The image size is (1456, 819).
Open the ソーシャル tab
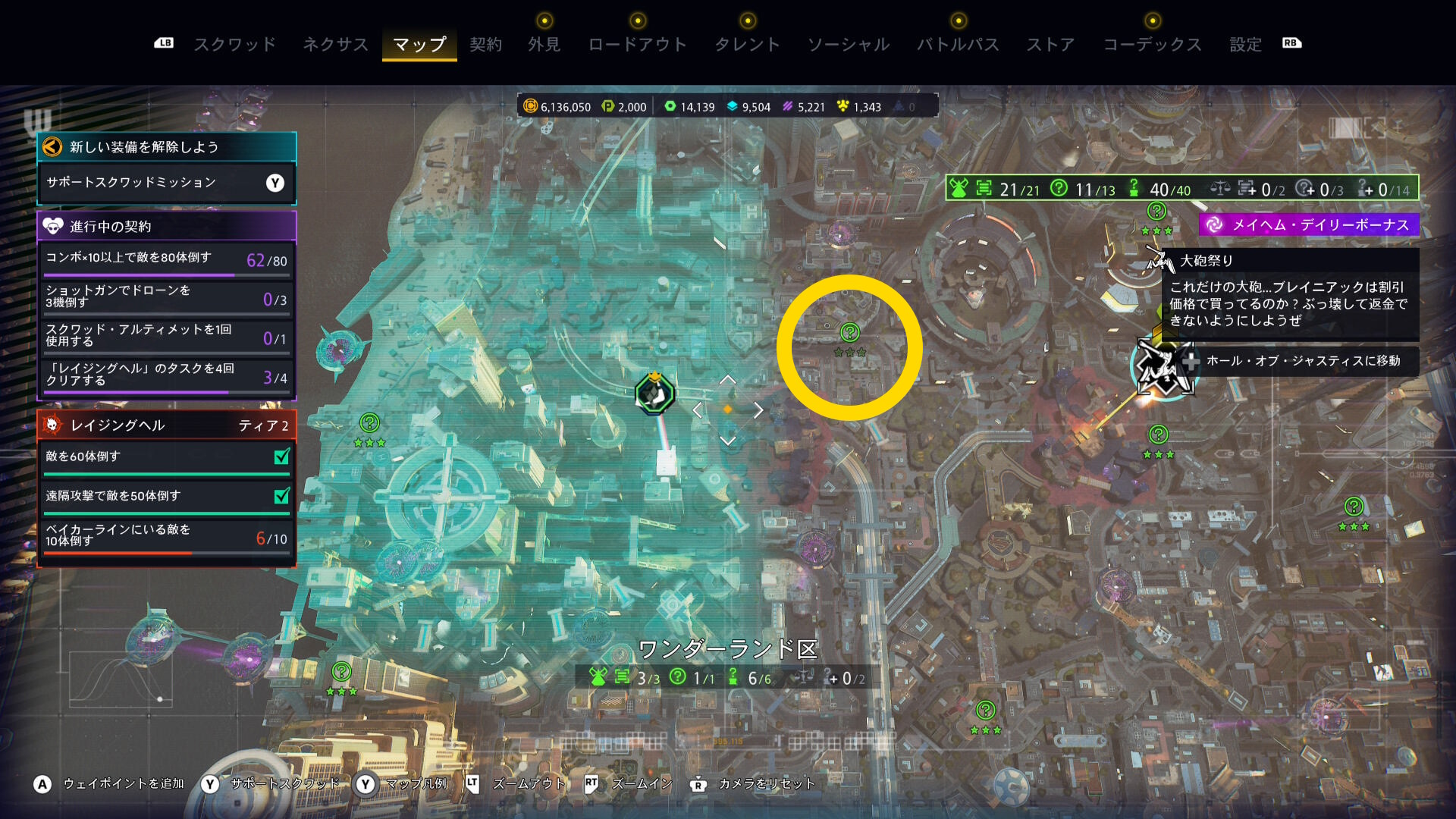[849, 45]
